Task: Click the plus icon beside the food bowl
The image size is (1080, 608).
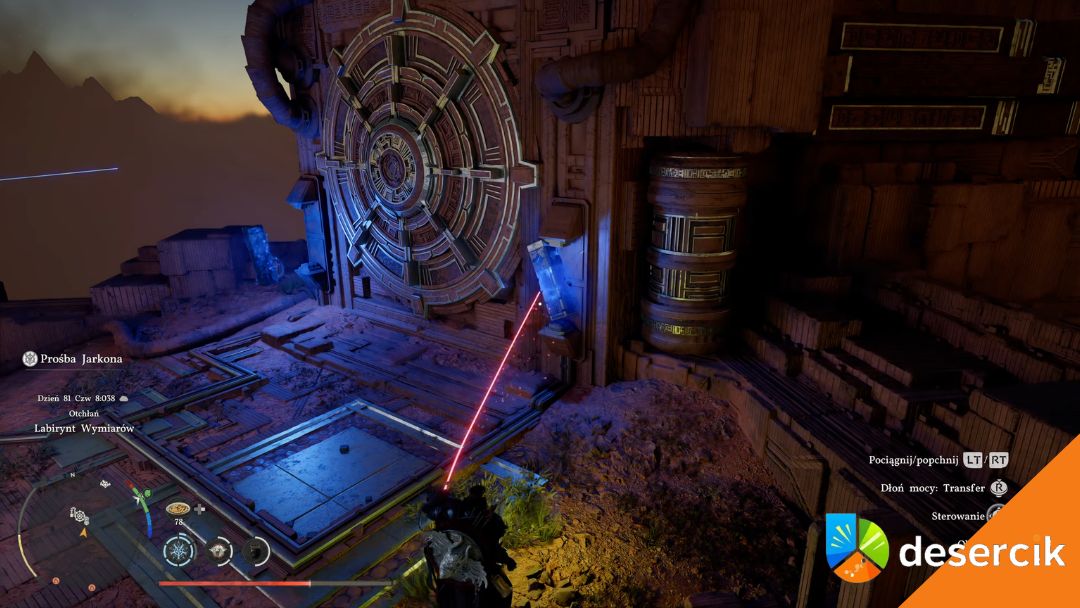Action: pos(200,508)
